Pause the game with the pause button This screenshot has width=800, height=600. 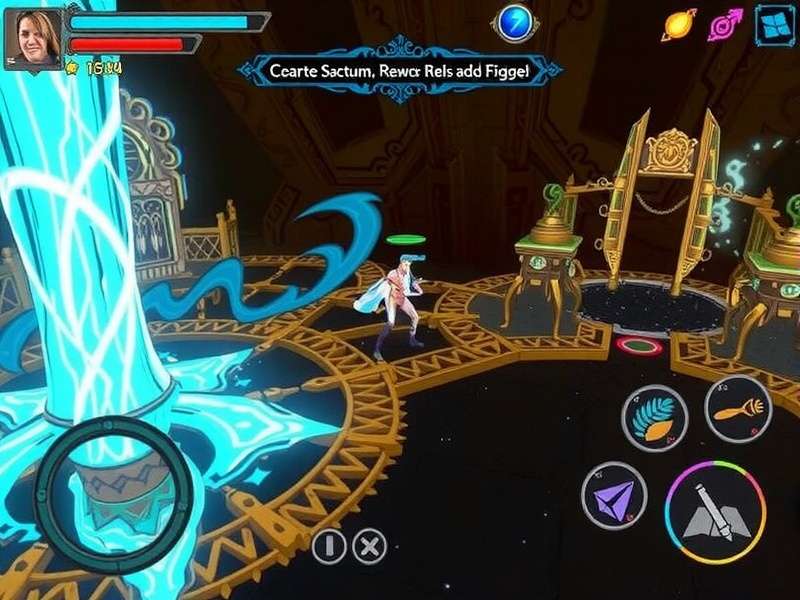(x=329, y=546)
